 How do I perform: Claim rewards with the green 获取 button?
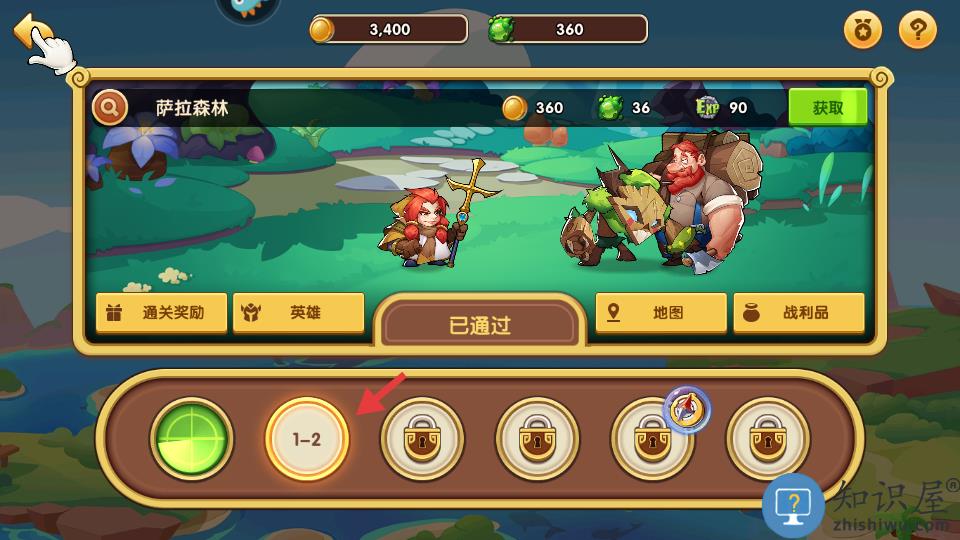tap(827, 108)
